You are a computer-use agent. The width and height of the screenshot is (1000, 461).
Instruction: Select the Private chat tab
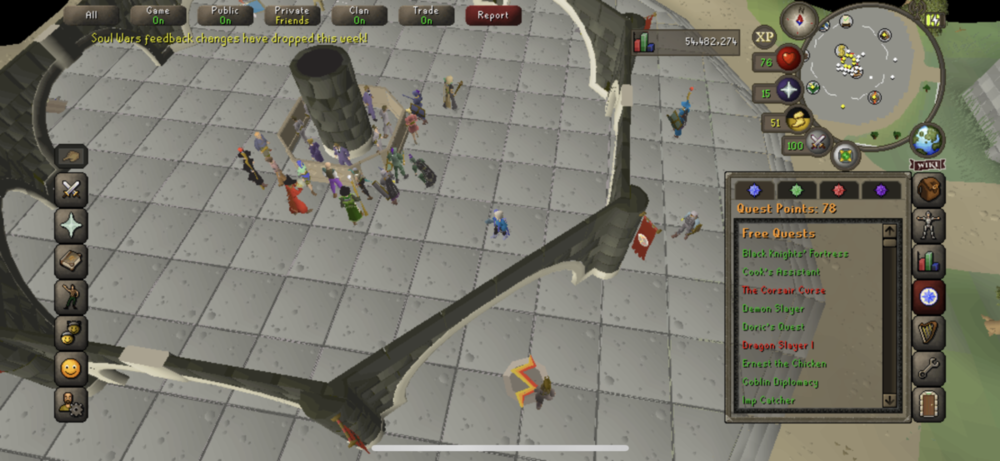tap(292, 15)
